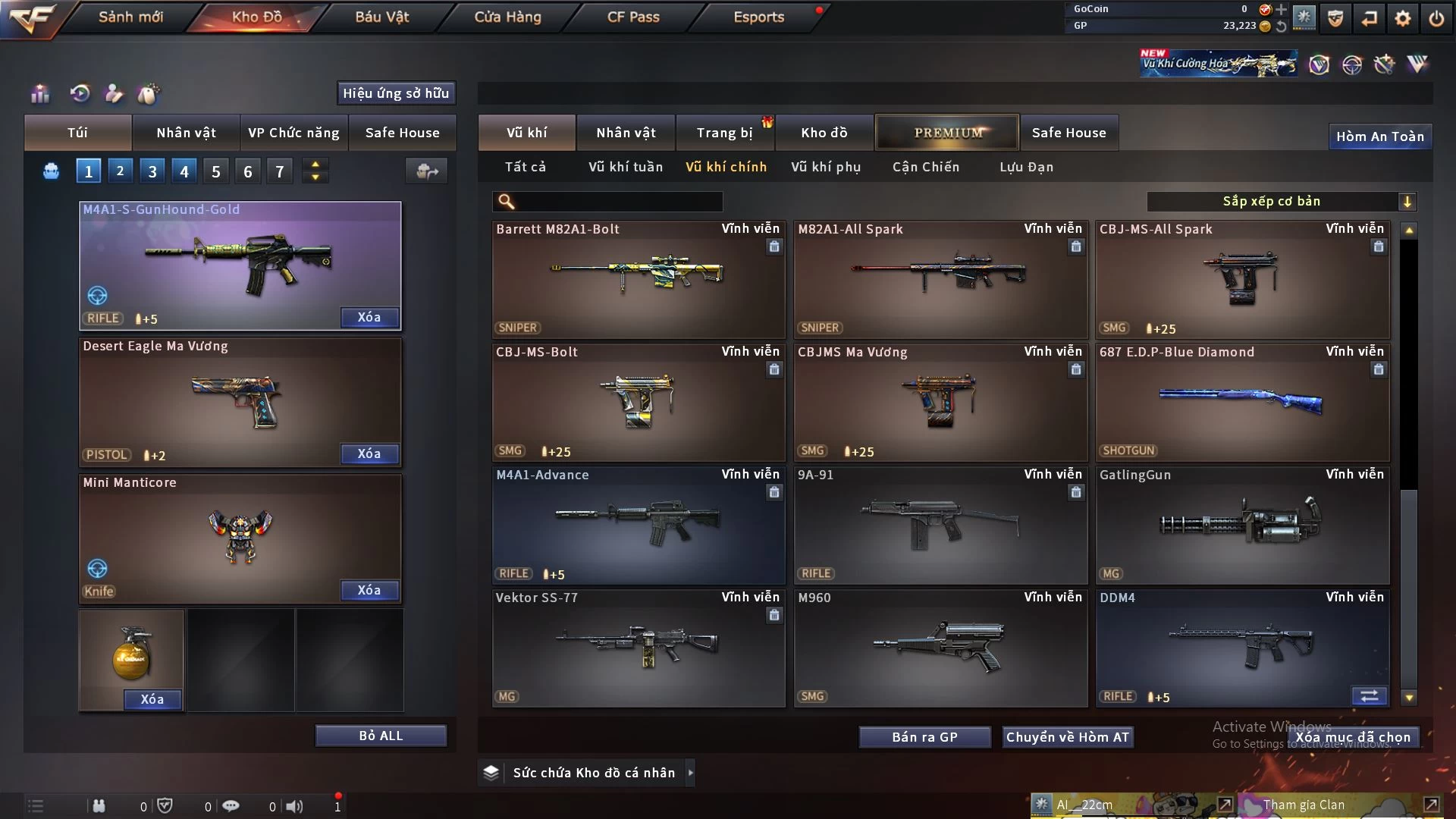Show the Cận Chiến melee category
The width and height of the screenshot is (1456, 819).
[925, 167]
